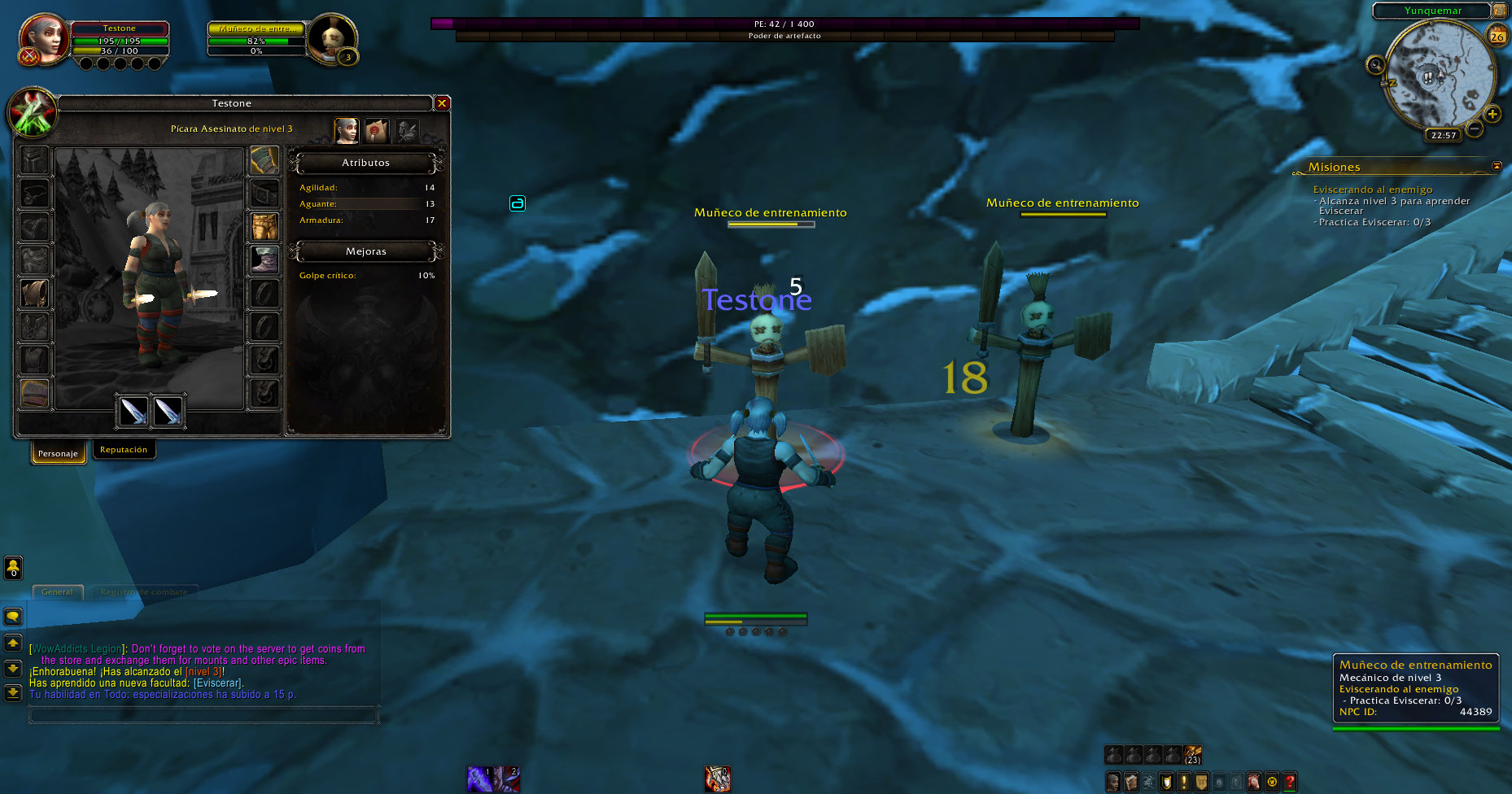Open help via the red question mark
Image resolution: width=1512 pixels, height=794 pixels.
(1290, 782)
